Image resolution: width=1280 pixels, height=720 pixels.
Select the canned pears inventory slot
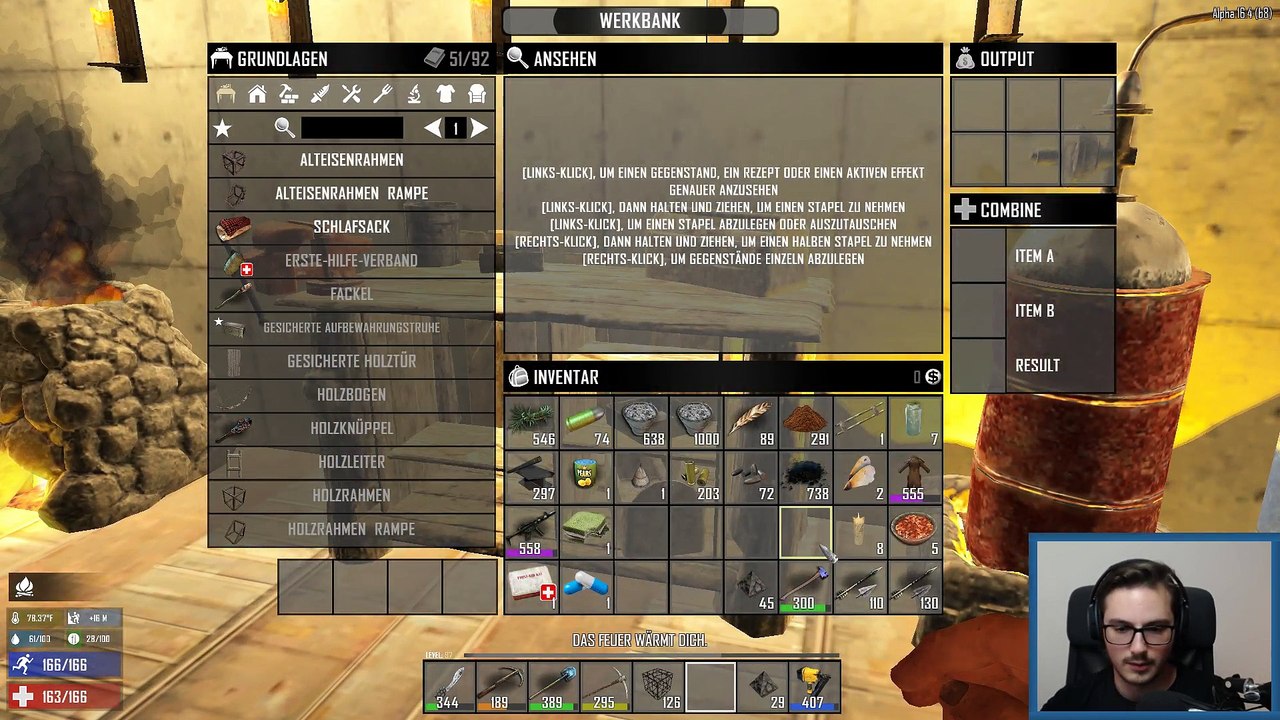586,477
